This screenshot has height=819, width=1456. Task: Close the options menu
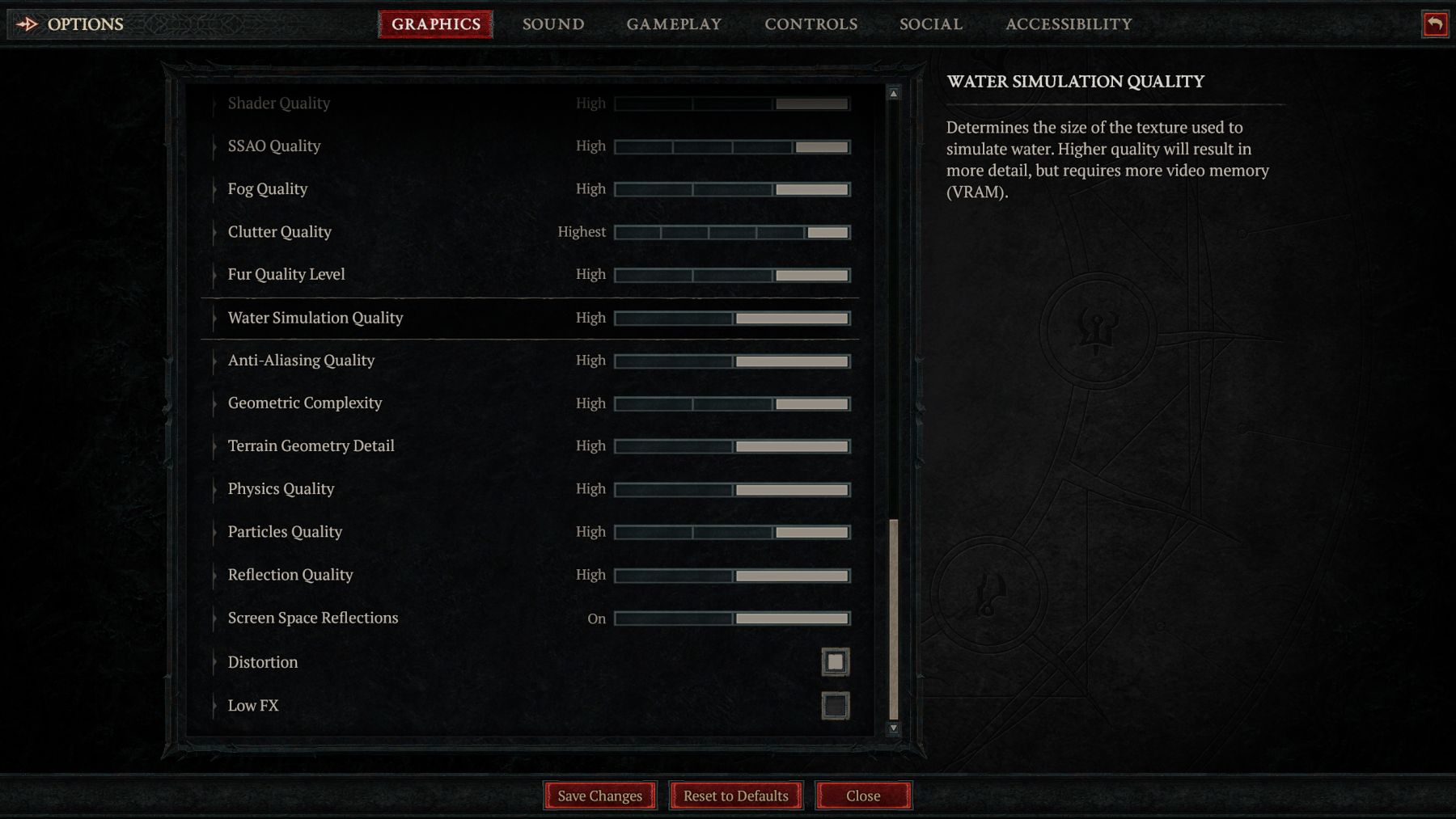tap(863, 796)
